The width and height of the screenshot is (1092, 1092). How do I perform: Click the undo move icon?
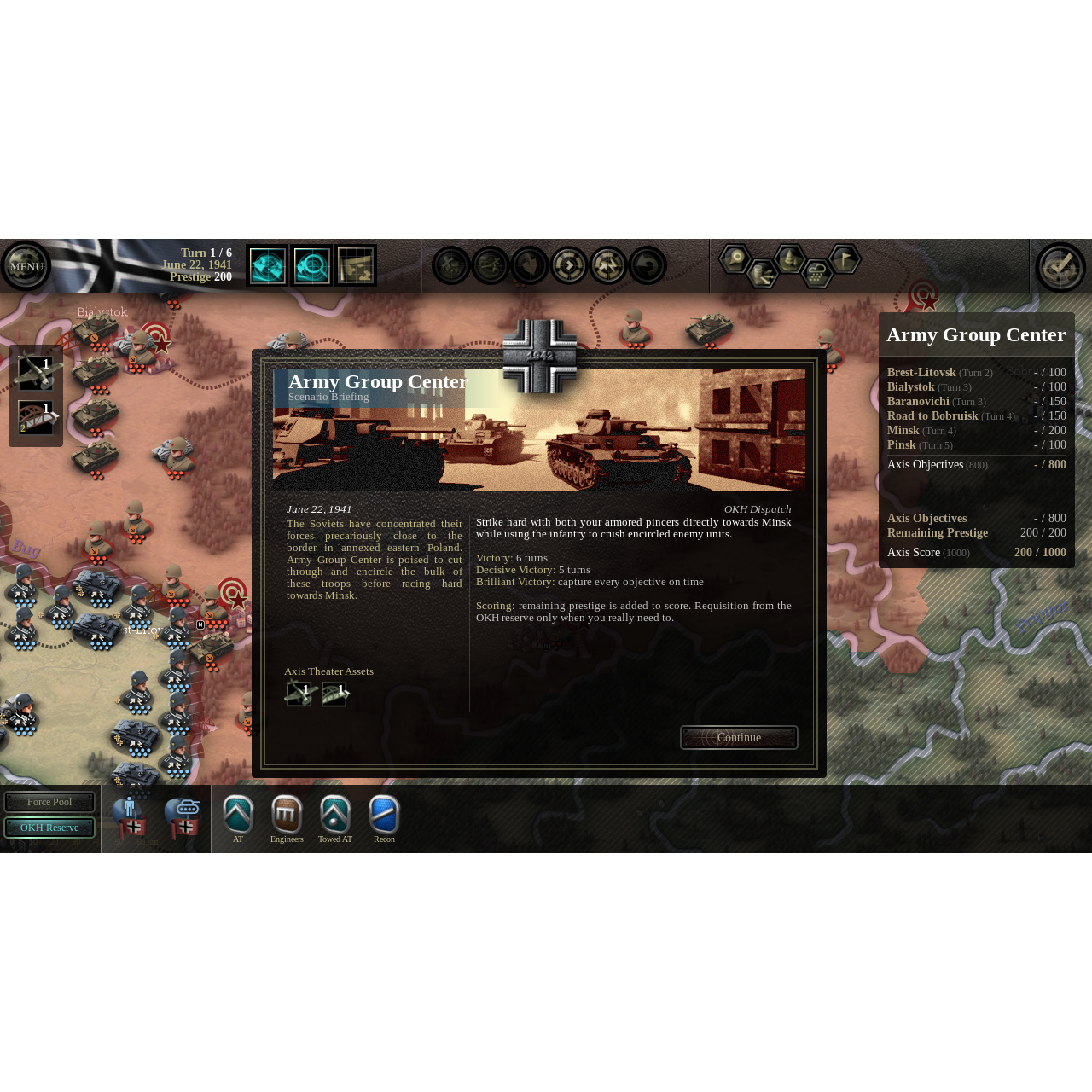tap(648, 265)
